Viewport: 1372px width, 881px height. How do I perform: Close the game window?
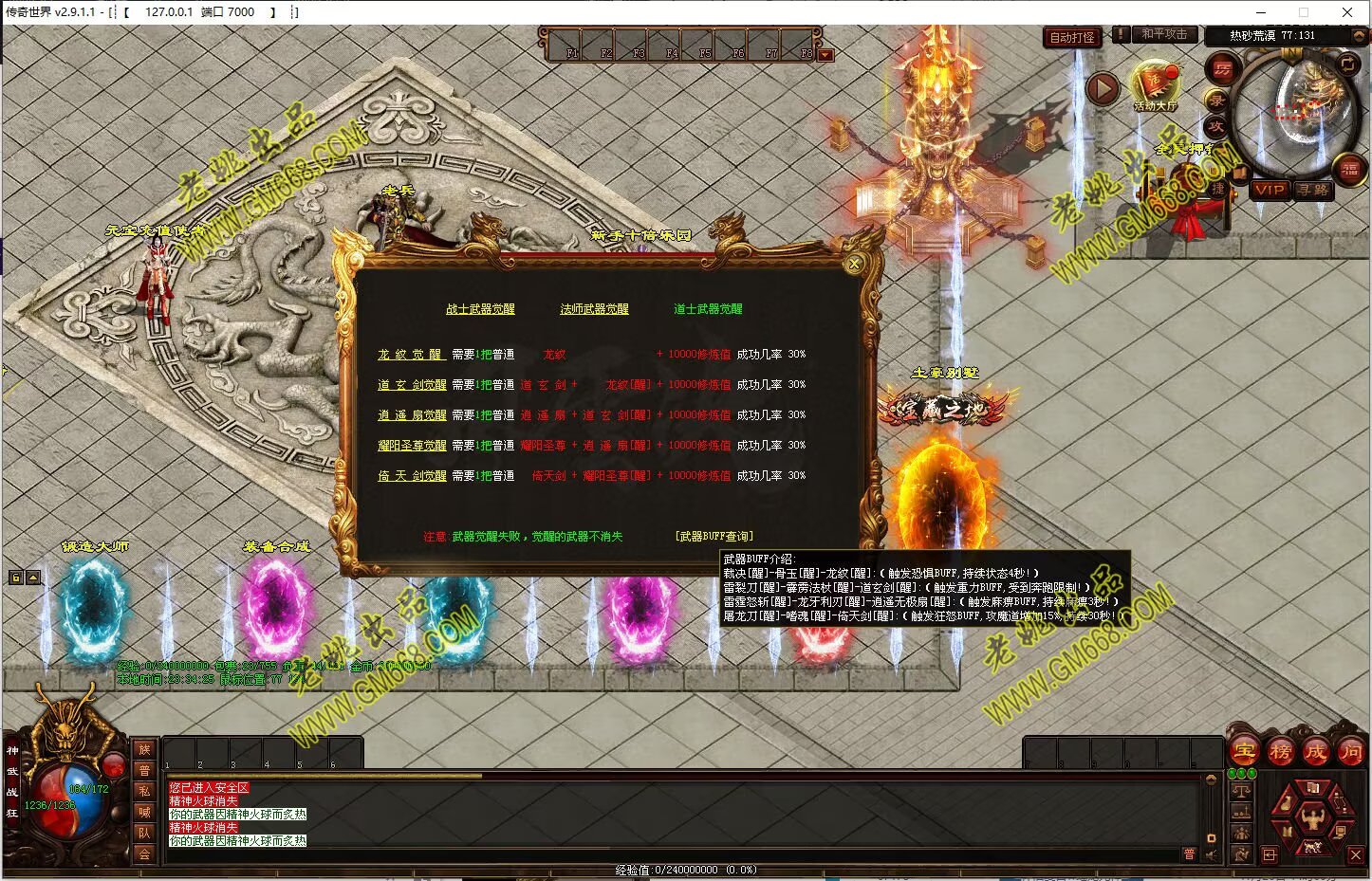click(x=1347, y=12)
